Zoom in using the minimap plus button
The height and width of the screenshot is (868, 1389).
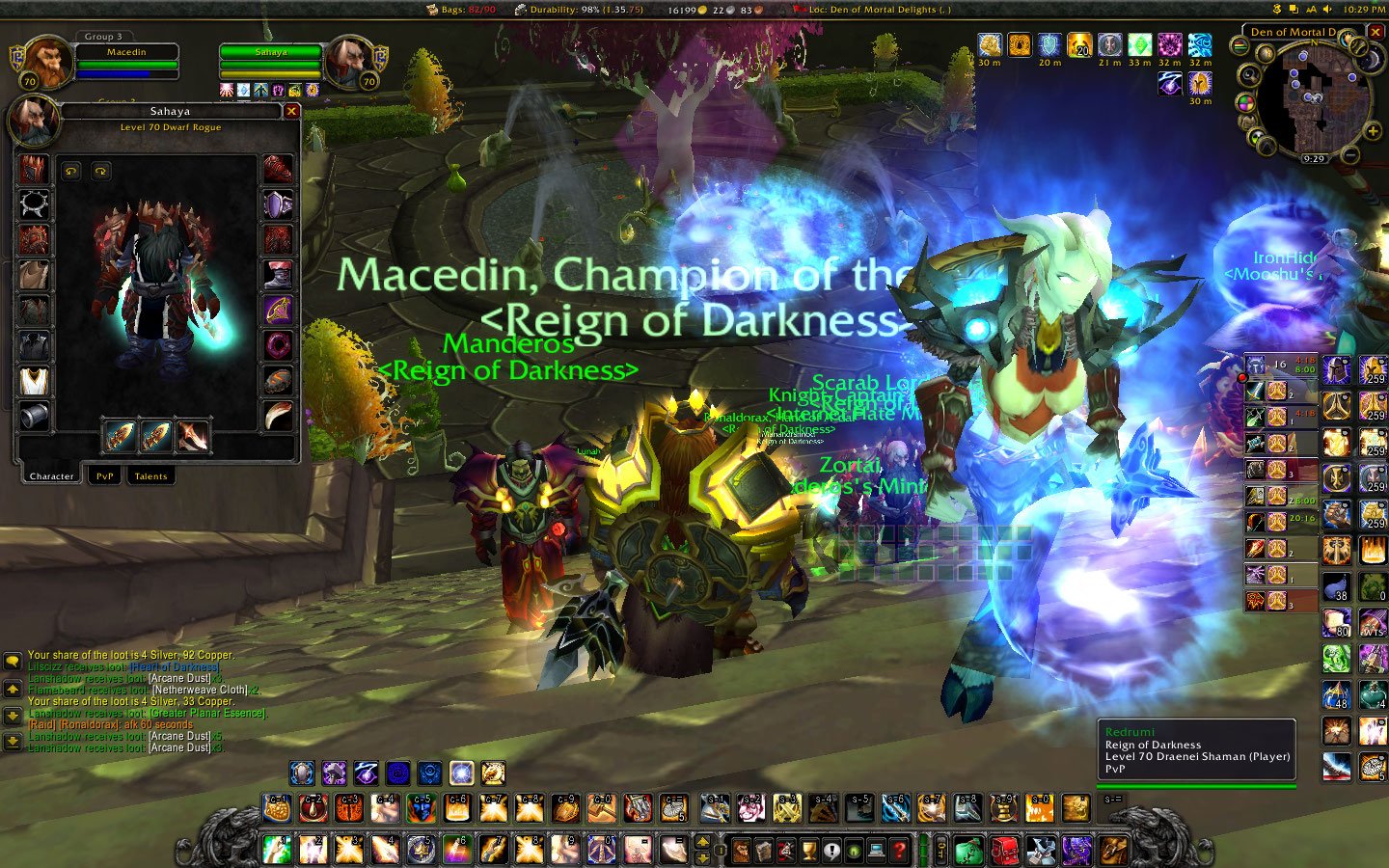click(x=1373, y=131)
